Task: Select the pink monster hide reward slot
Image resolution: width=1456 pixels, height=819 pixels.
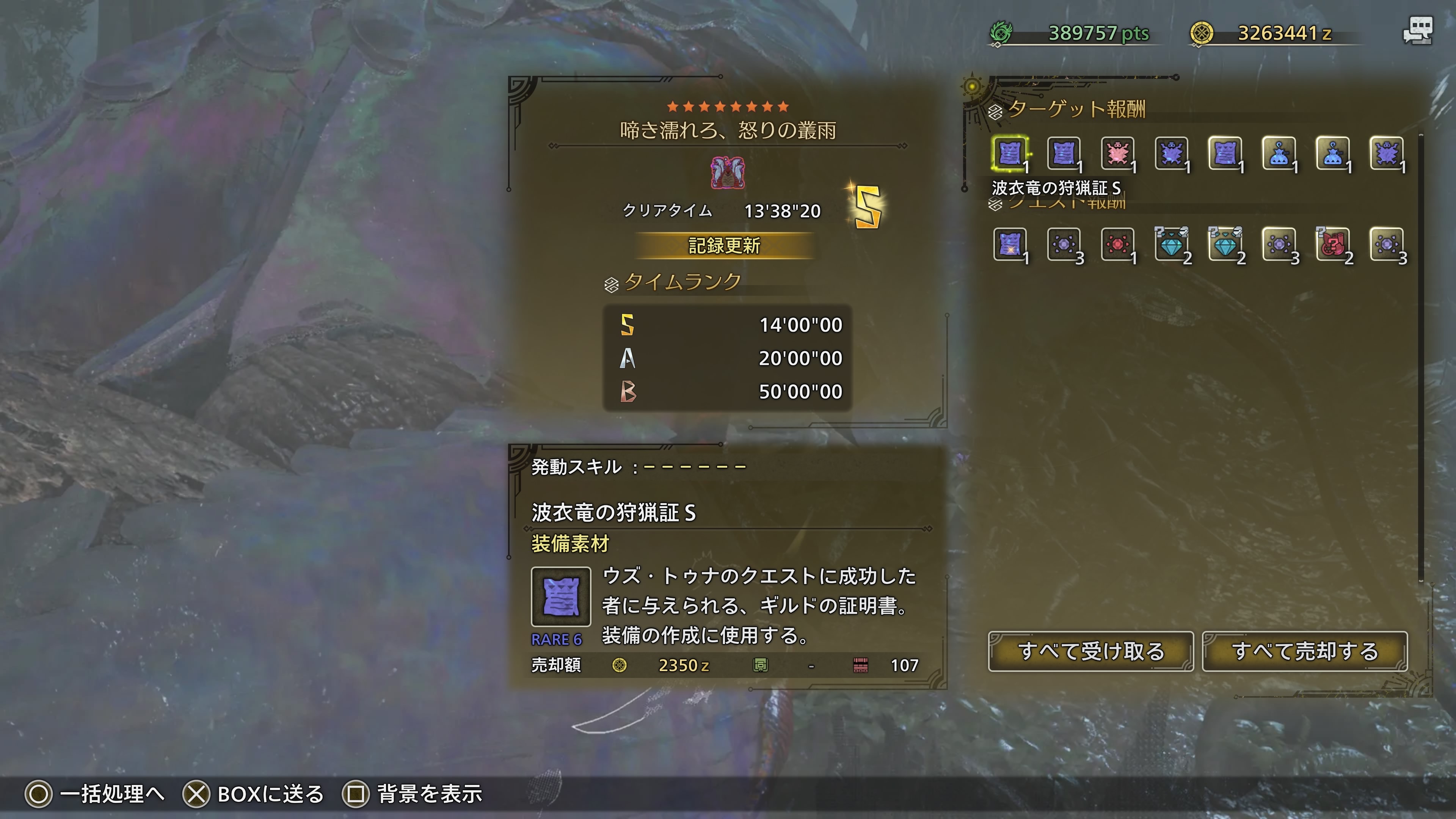Action: point(1117,152)
